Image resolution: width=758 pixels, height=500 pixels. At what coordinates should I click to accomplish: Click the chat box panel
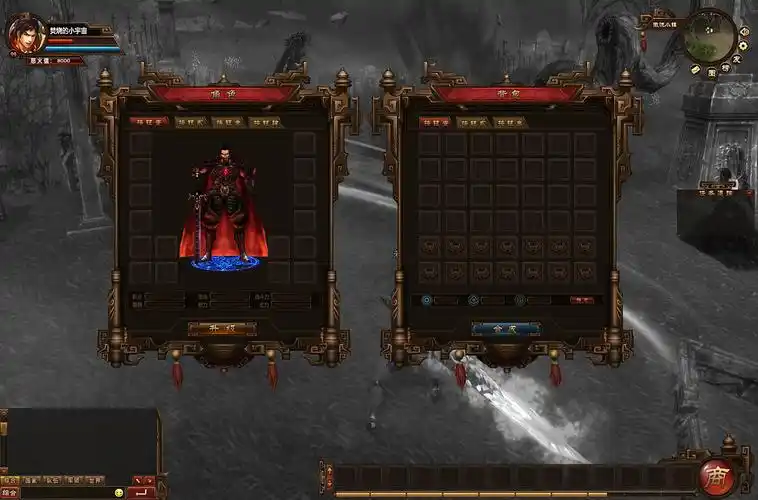point(80,440)
